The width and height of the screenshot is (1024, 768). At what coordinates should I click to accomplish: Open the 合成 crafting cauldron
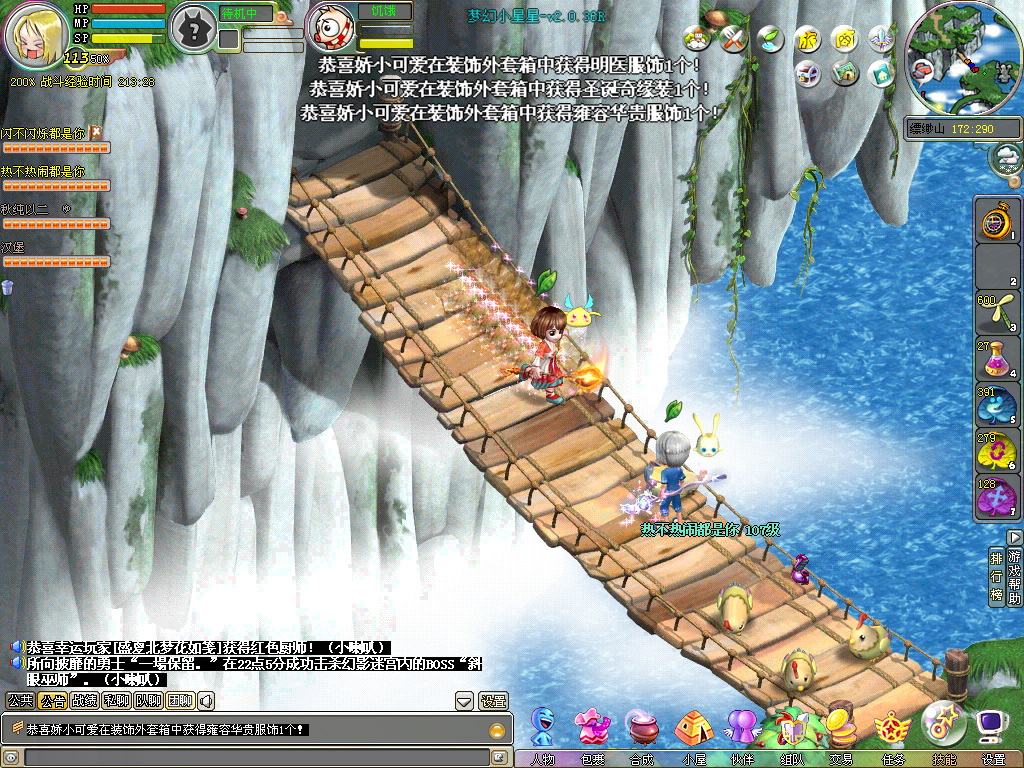pos(643,728)
